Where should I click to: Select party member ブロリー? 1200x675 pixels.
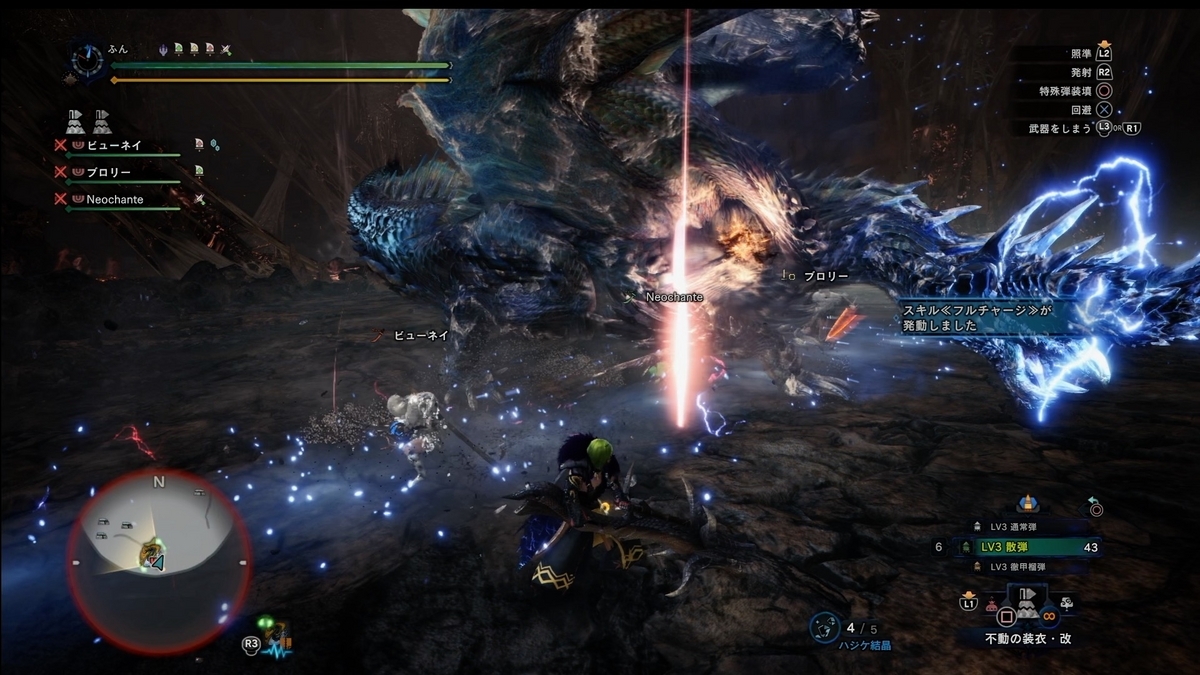coord(109,172)
